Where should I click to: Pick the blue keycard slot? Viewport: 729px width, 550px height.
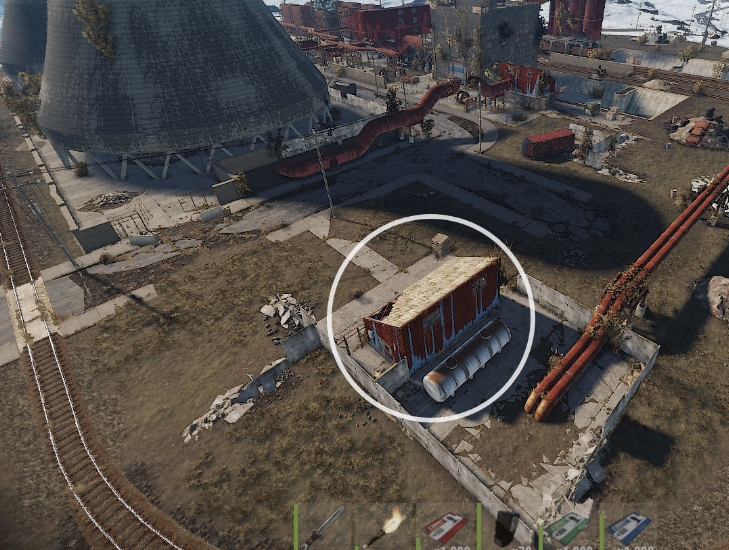click(x=629, y=527)
